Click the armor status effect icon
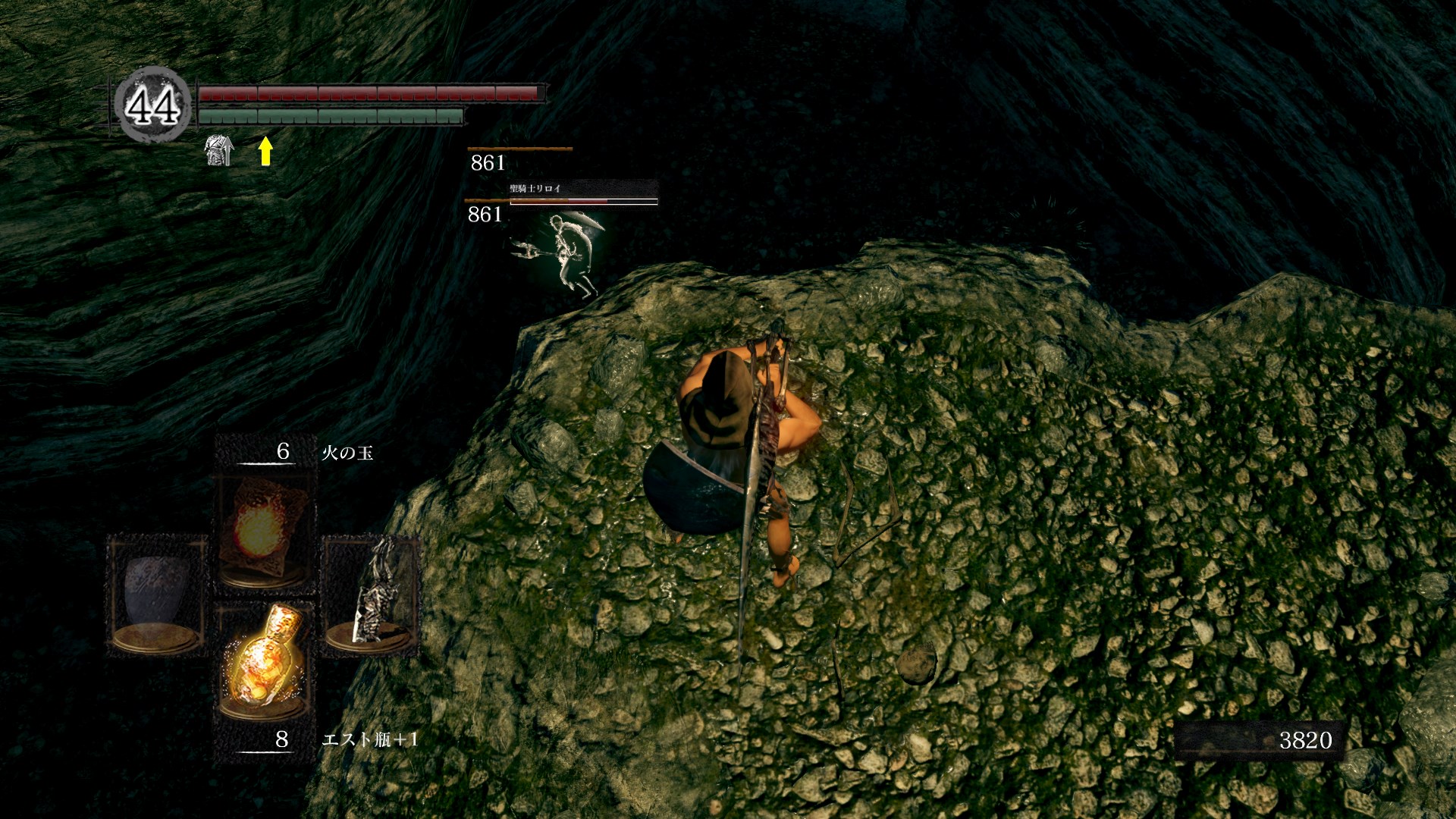The height and width of the screenshot is (819, 1456). coord(219,150)
